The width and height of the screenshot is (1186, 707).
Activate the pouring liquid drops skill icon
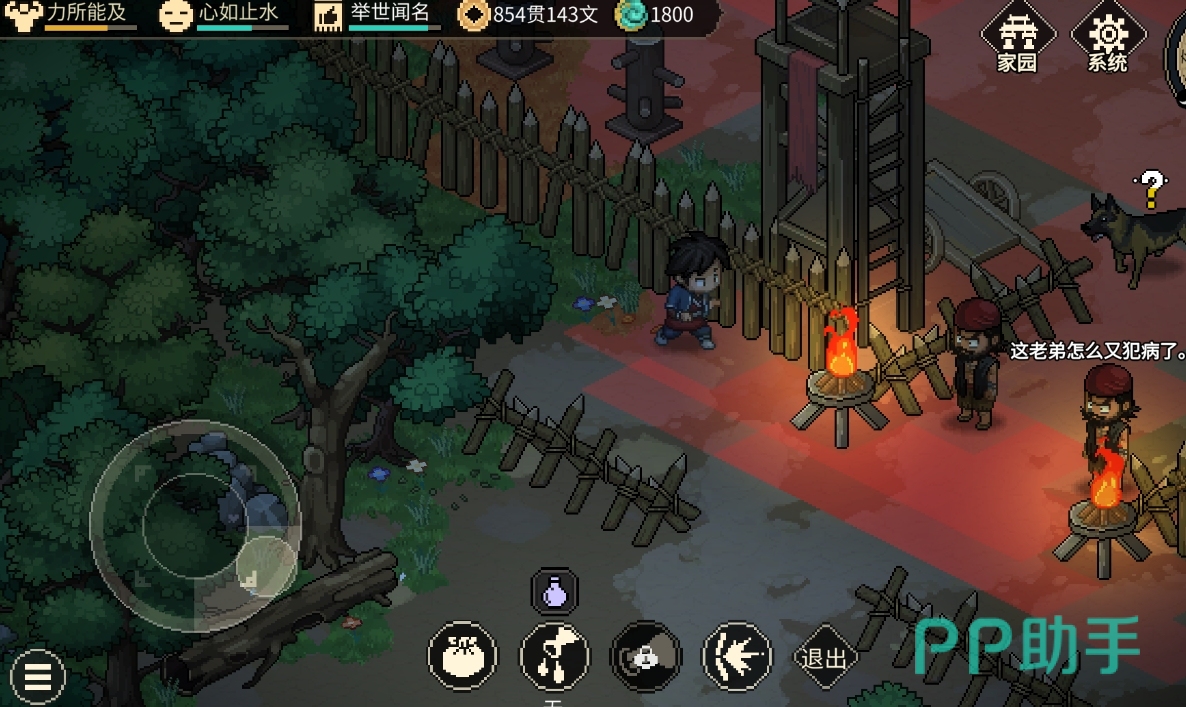(554, 657)
